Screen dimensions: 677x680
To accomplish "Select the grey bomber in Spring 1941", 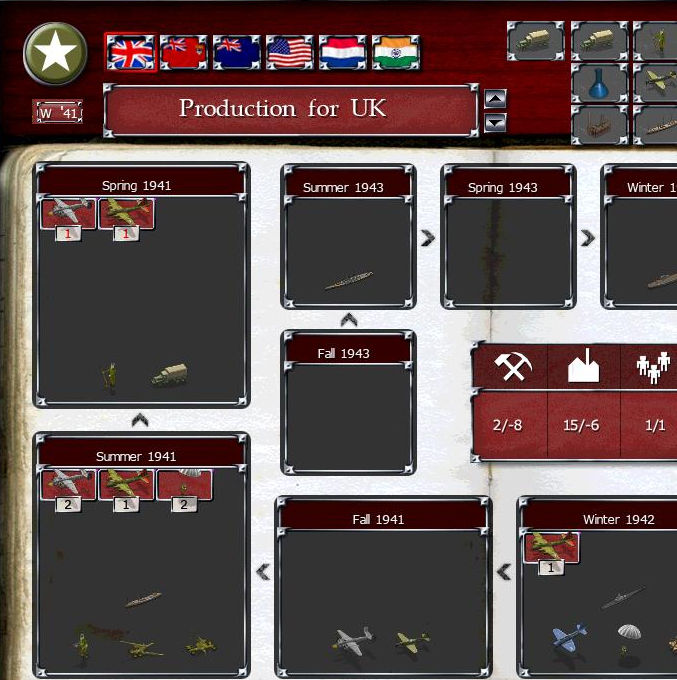I will (x=69, y=213).
